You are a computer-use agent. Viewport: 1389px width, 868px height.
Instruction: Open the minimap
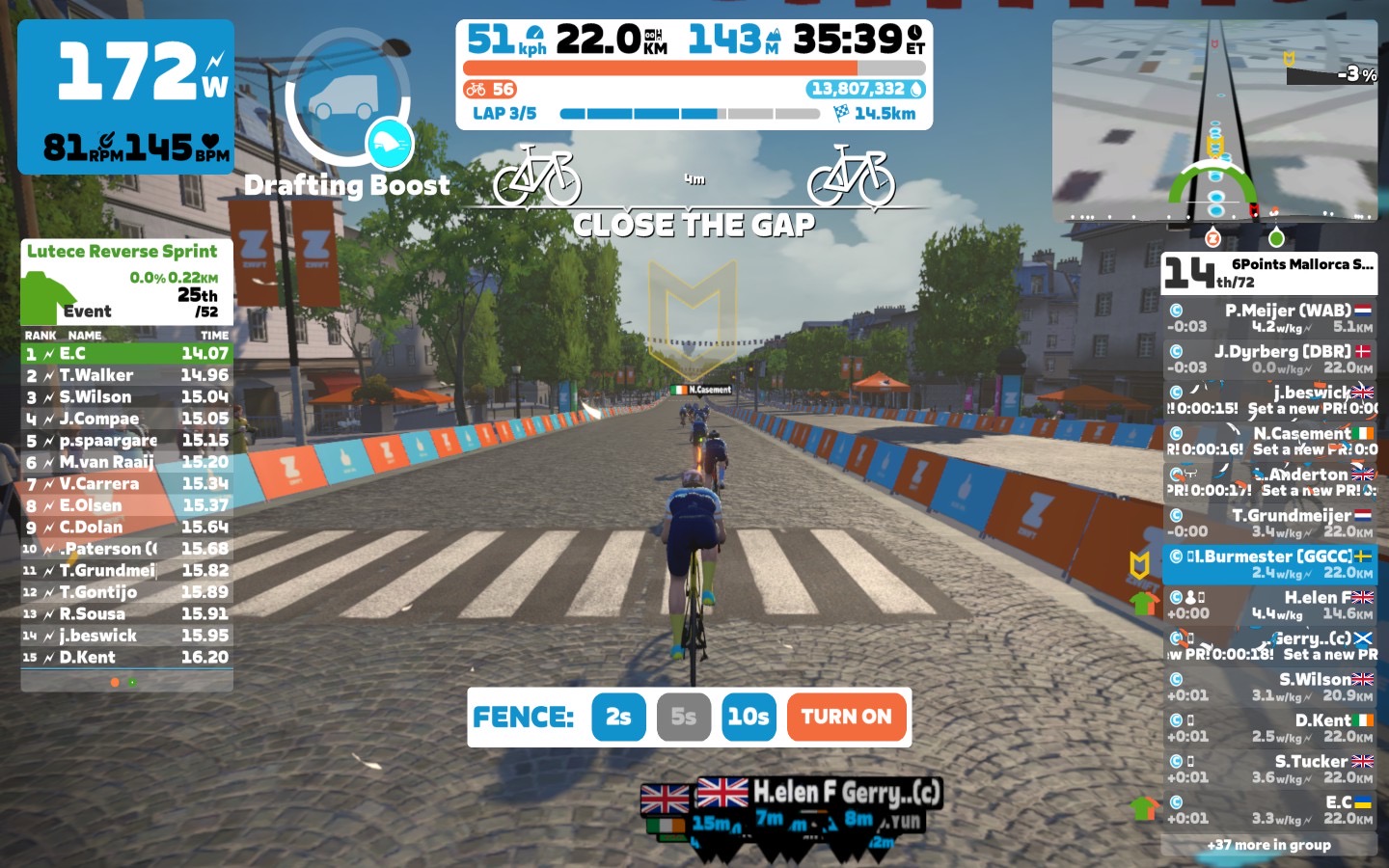coord(1215,121)
